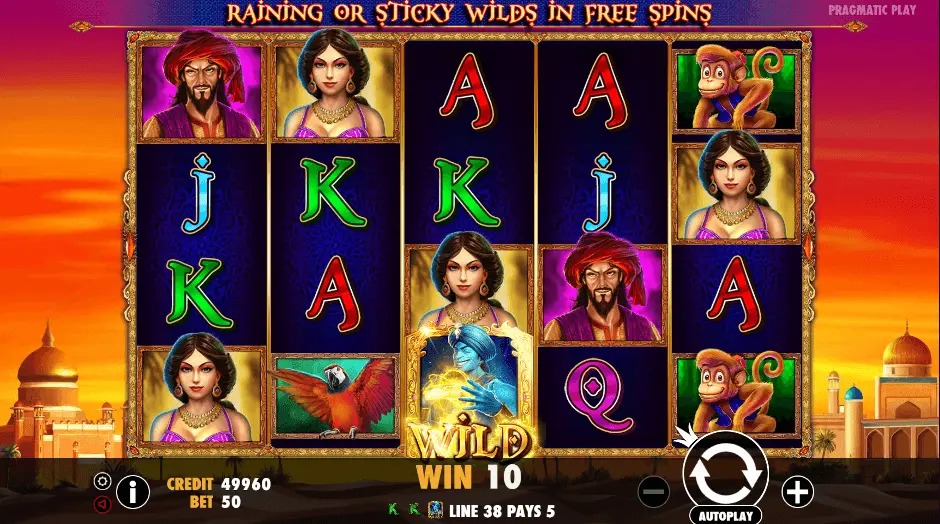Spin the reels with the circular arrows button
This screenshot has width=940, height=524.
coord(725,473)
